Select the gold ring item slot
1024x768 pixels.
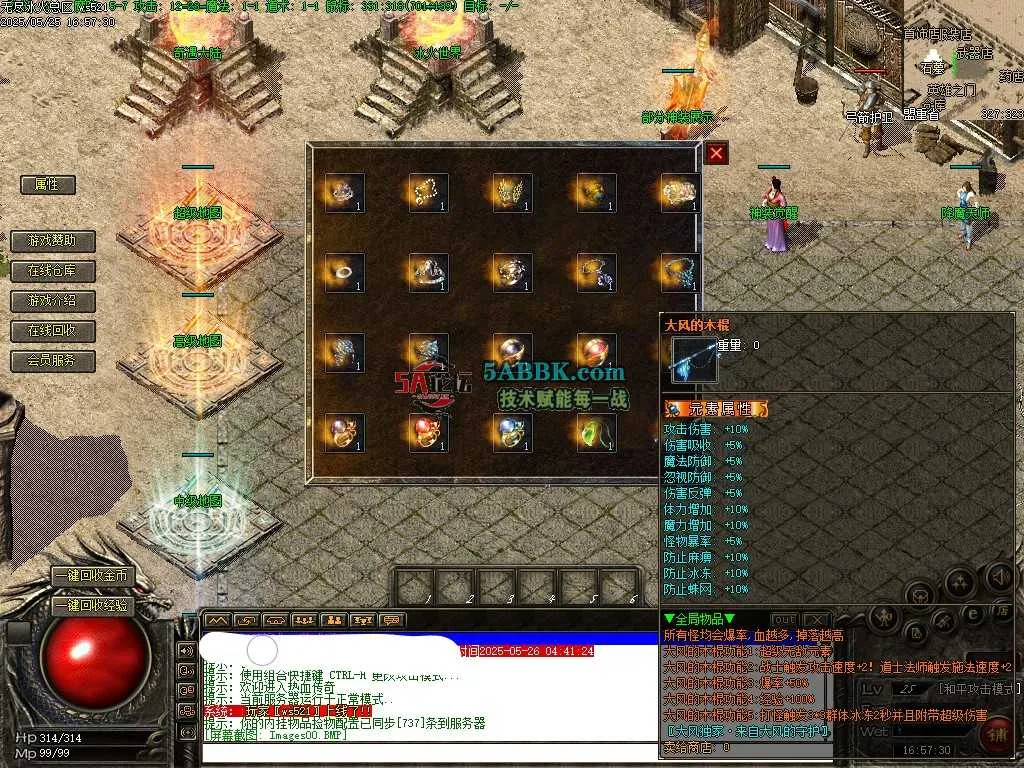click(343, 272)
